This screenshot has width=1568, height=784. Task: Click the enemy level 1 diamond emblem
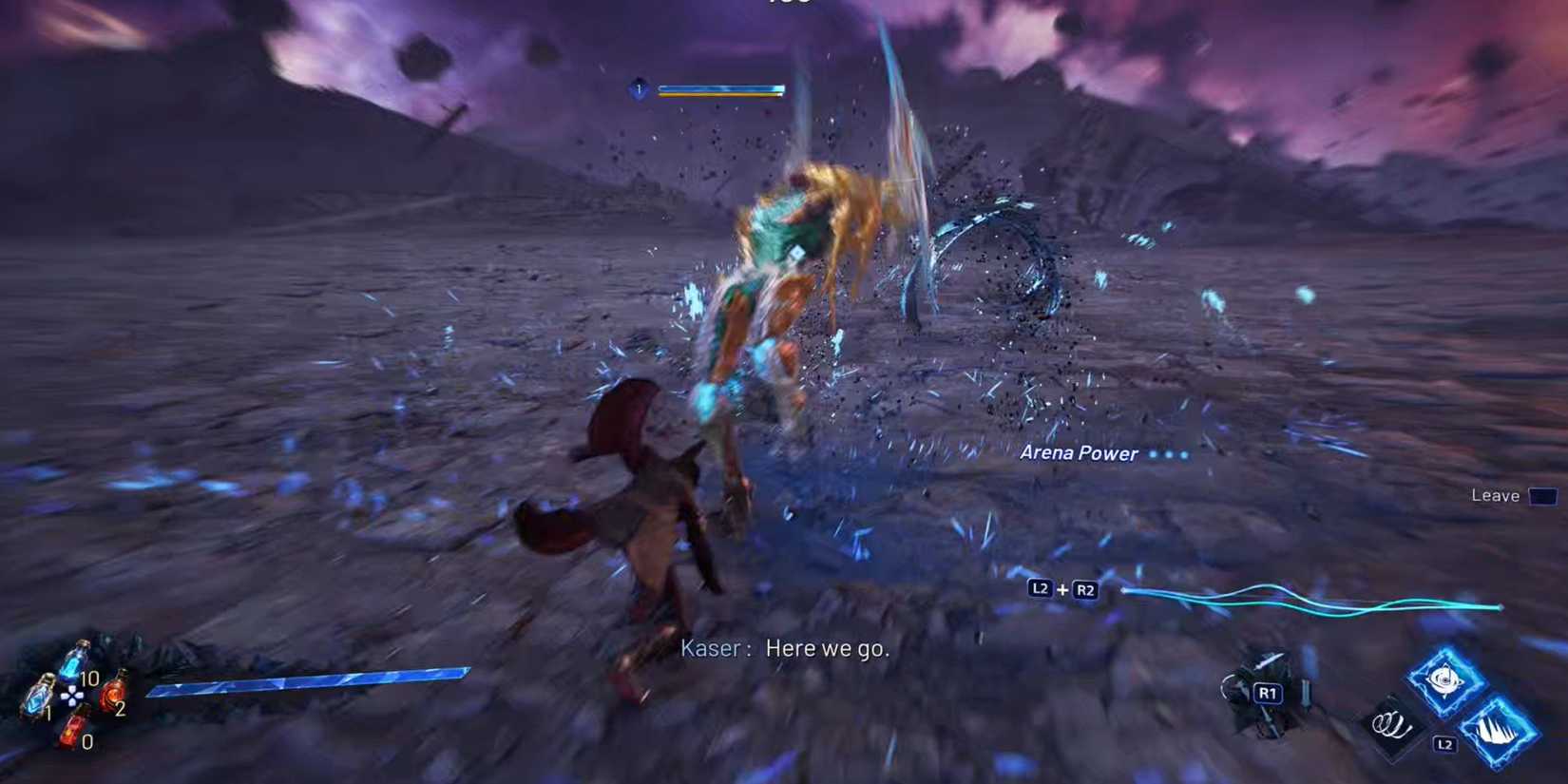[640, 90]
